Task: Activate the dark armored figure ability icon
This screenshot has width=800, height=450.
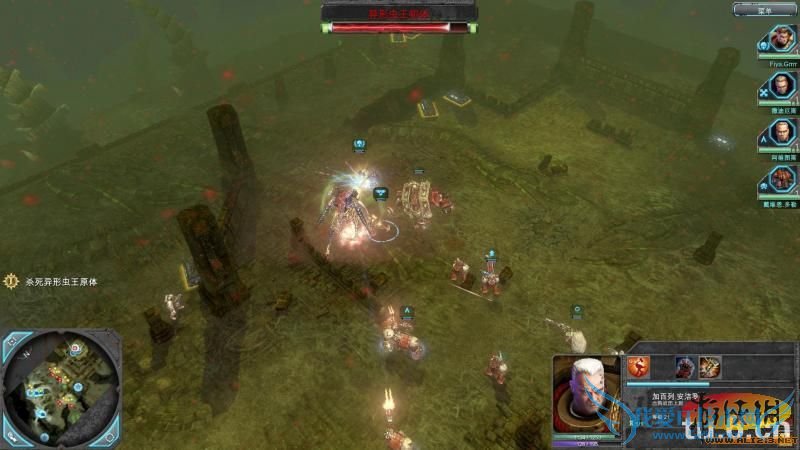Action: 686,366
